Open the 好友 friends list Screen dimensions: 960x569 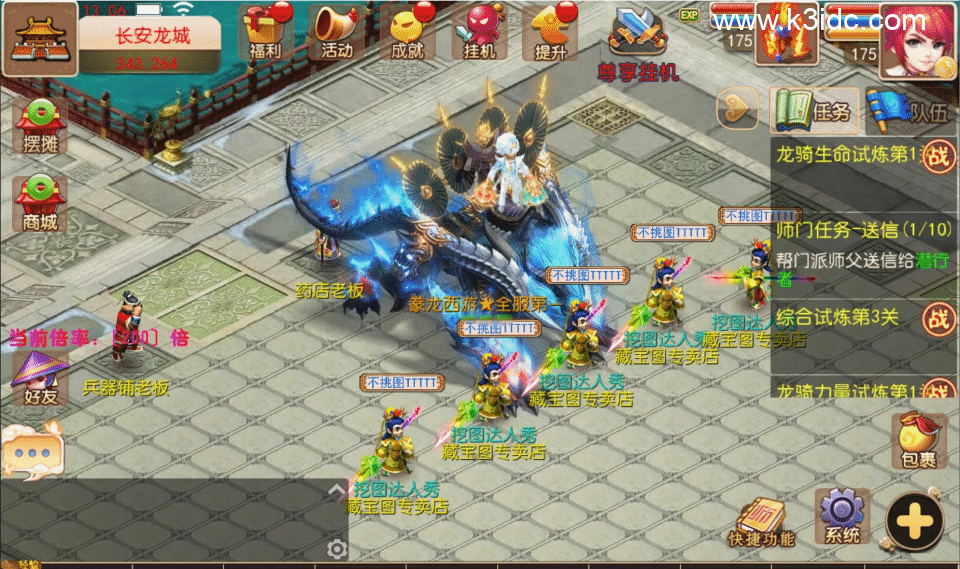pyautogui.click(x=35, y=377)
